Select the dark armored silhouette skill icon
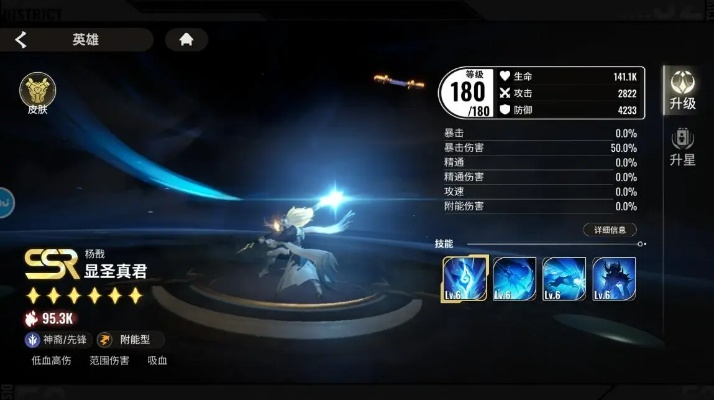Image resolution: width=714 pixels, height=400 pixels. 614,279
